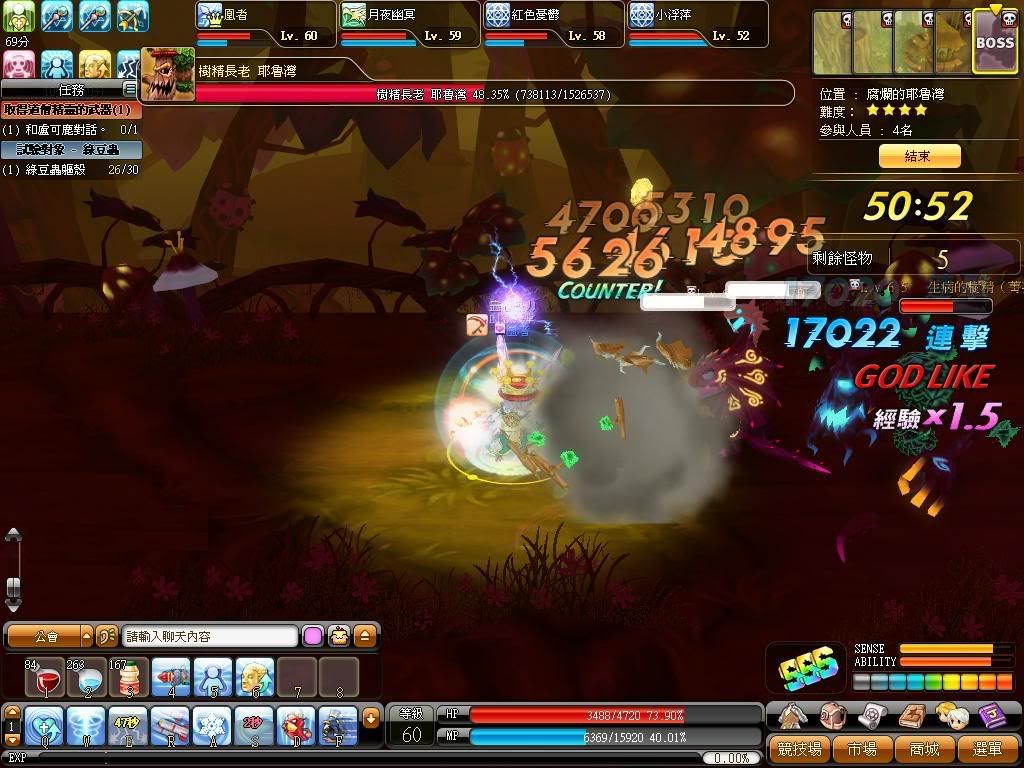Screen dimensions: 1024x768
Task: Activate the snowflake skill on key A
Action: tap(211, 723)
